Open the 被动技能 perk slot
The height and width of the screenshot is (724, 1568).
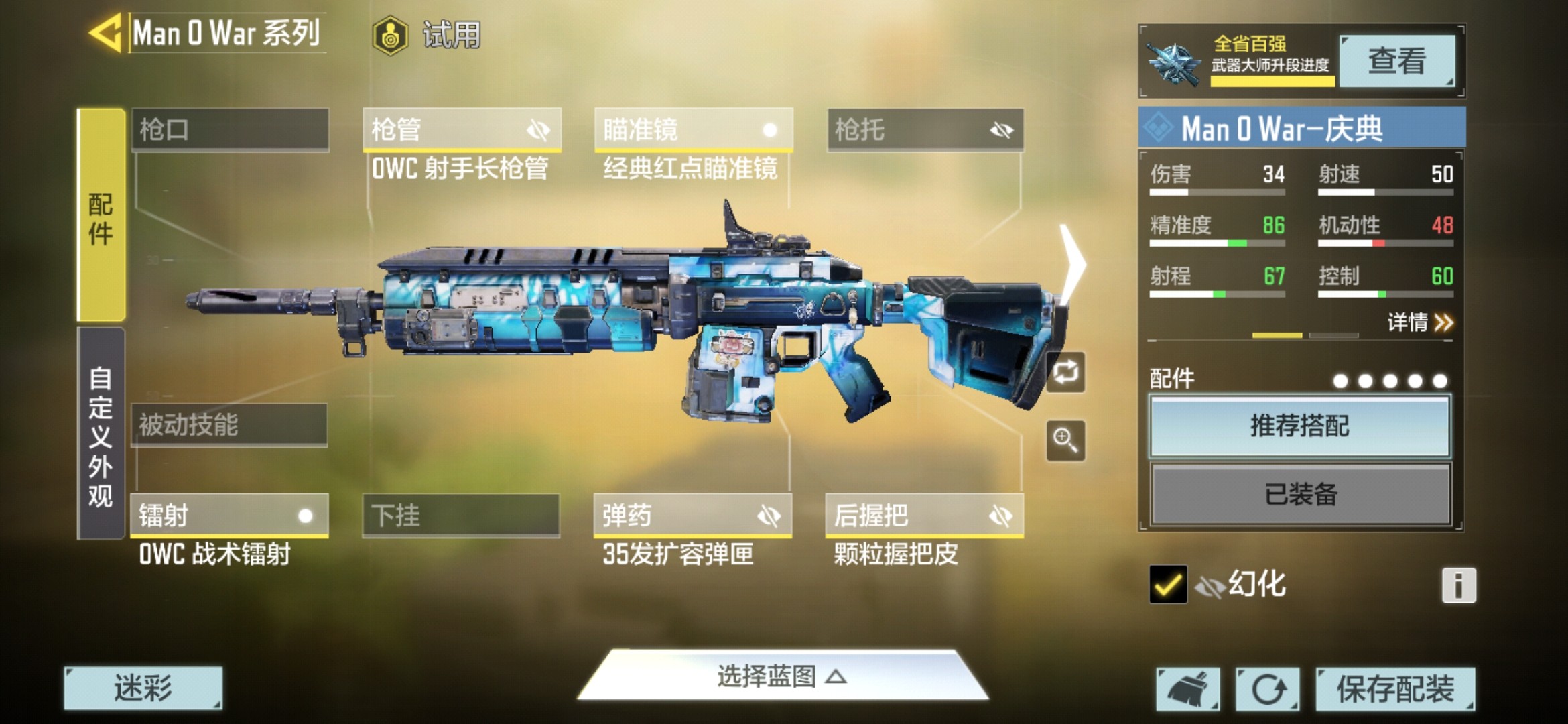point(229,425)
